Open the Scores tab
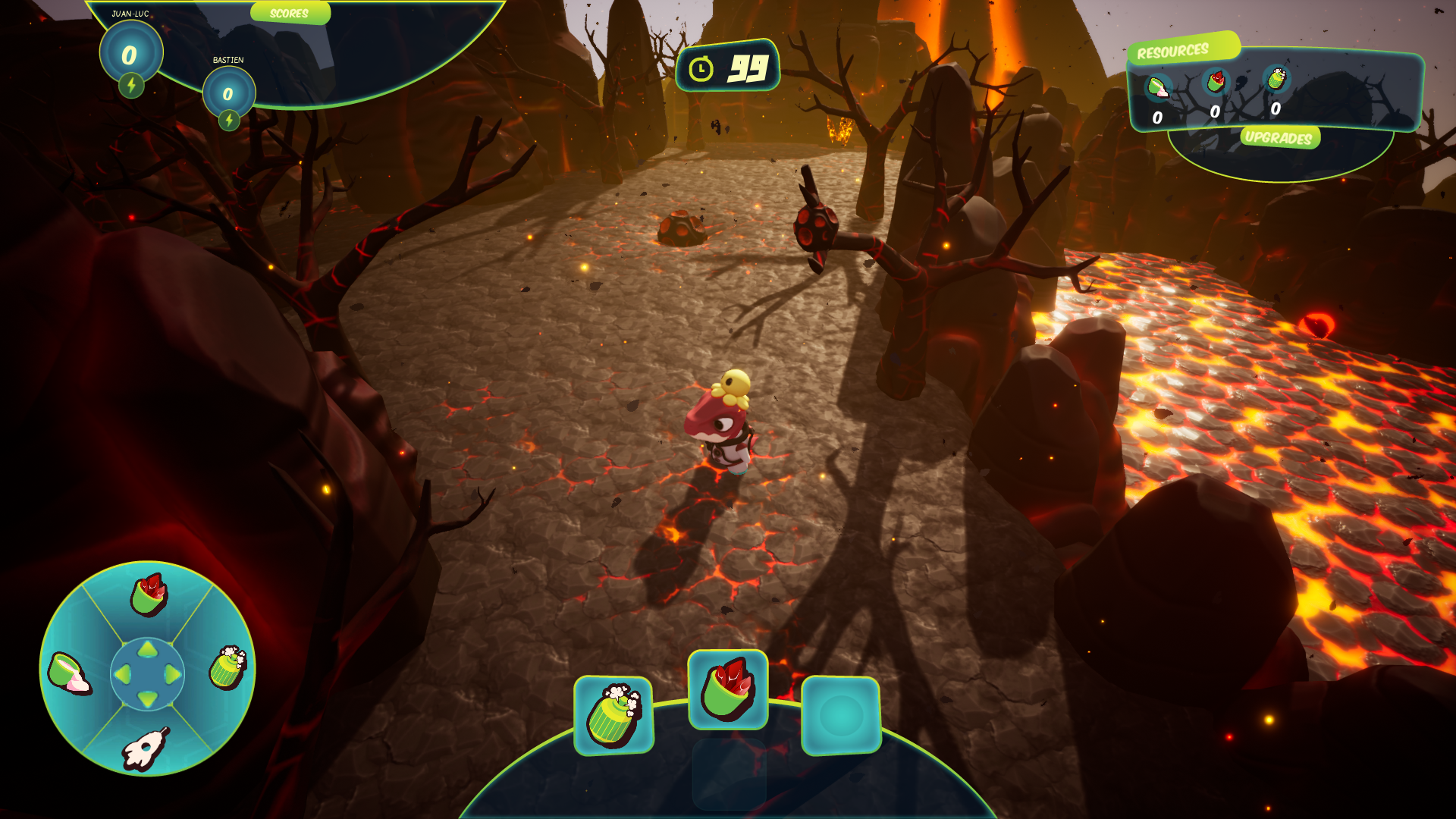The image size is (1456, 819). point(290,14)
